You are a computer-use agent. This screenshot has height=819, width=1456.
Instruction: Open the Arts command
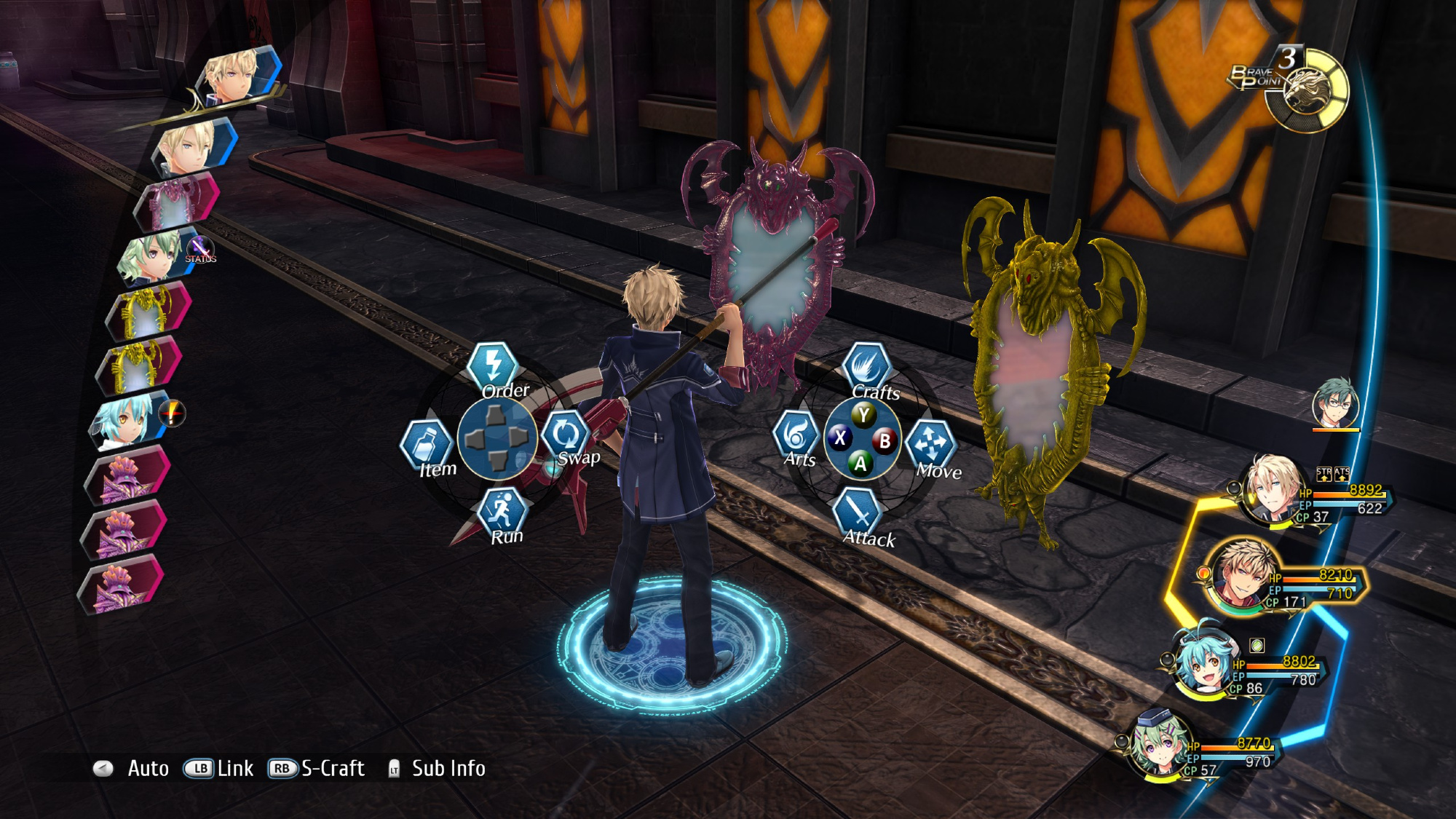796,435
